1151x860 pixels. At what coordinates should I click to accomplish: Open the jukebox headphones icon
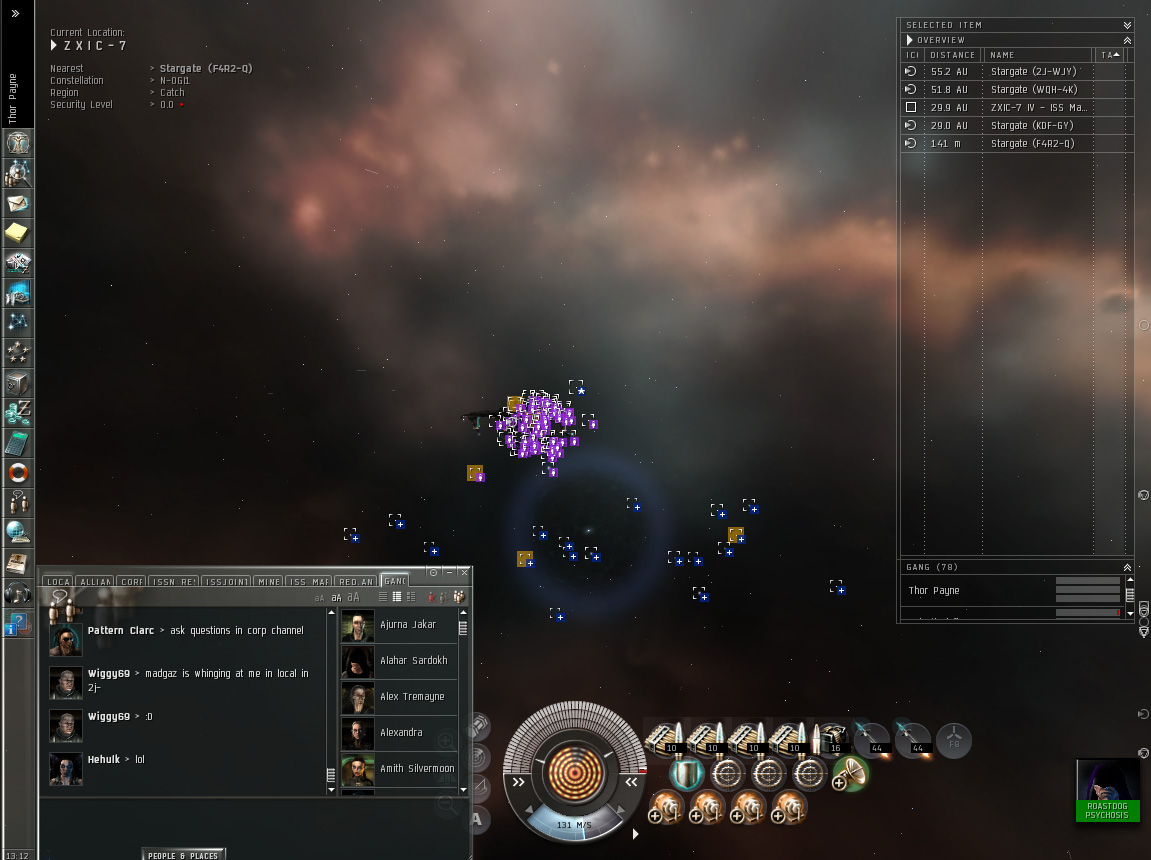point(18,592)
